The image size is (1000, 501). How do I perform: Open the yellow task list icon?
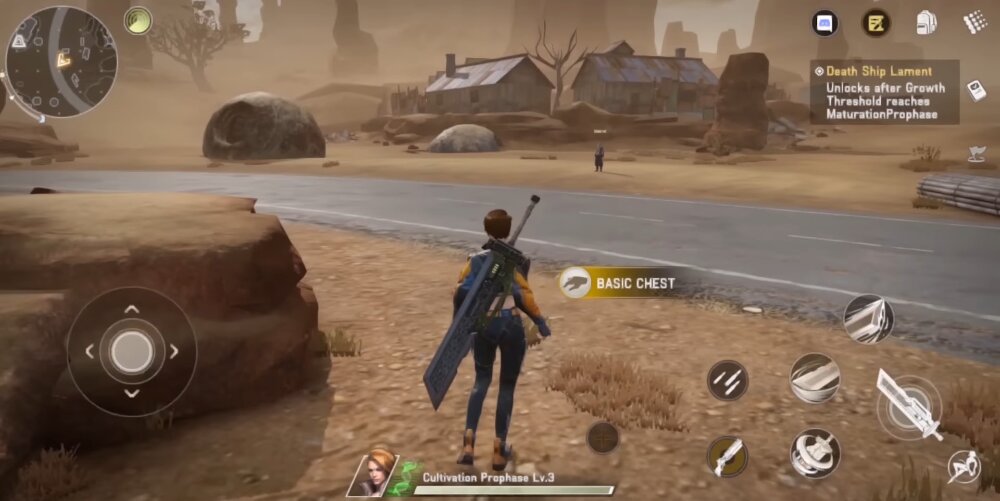pos(877,23)
